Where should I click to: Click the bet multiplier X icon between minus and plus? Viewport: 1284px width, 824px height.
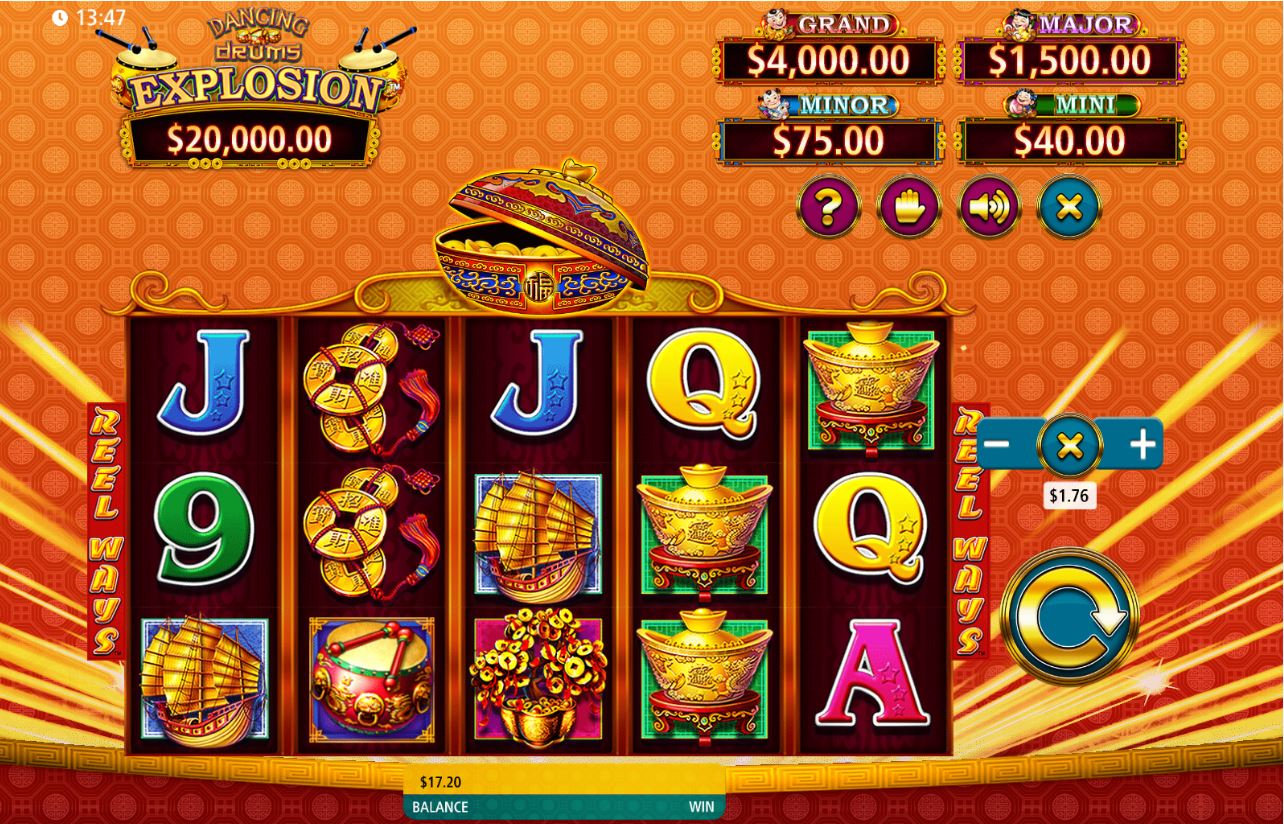(x=1068, y=443)
